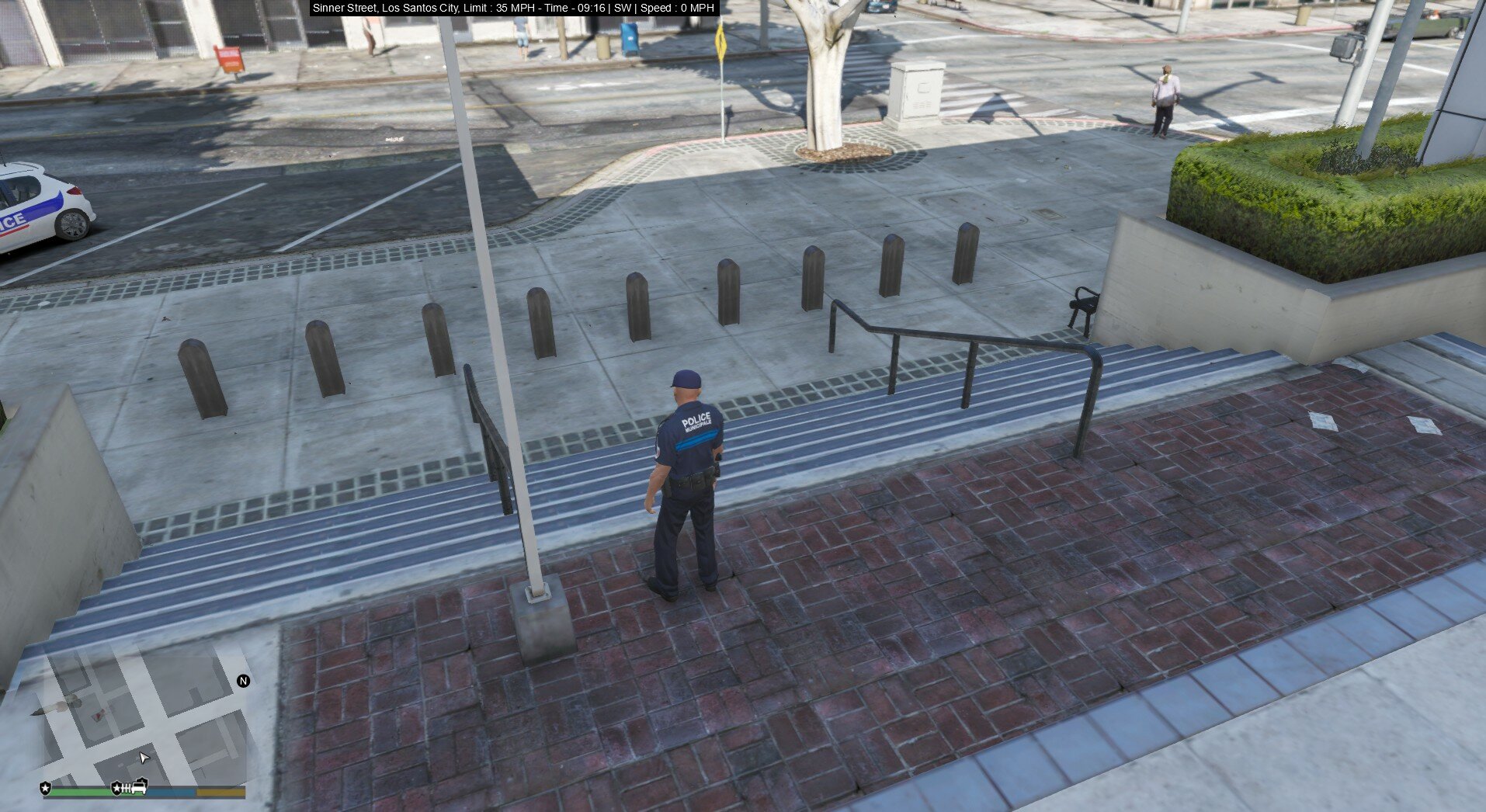1486x812 pixels.
Task: Click the north compass marker on minimap
Action: coord(243,681)
